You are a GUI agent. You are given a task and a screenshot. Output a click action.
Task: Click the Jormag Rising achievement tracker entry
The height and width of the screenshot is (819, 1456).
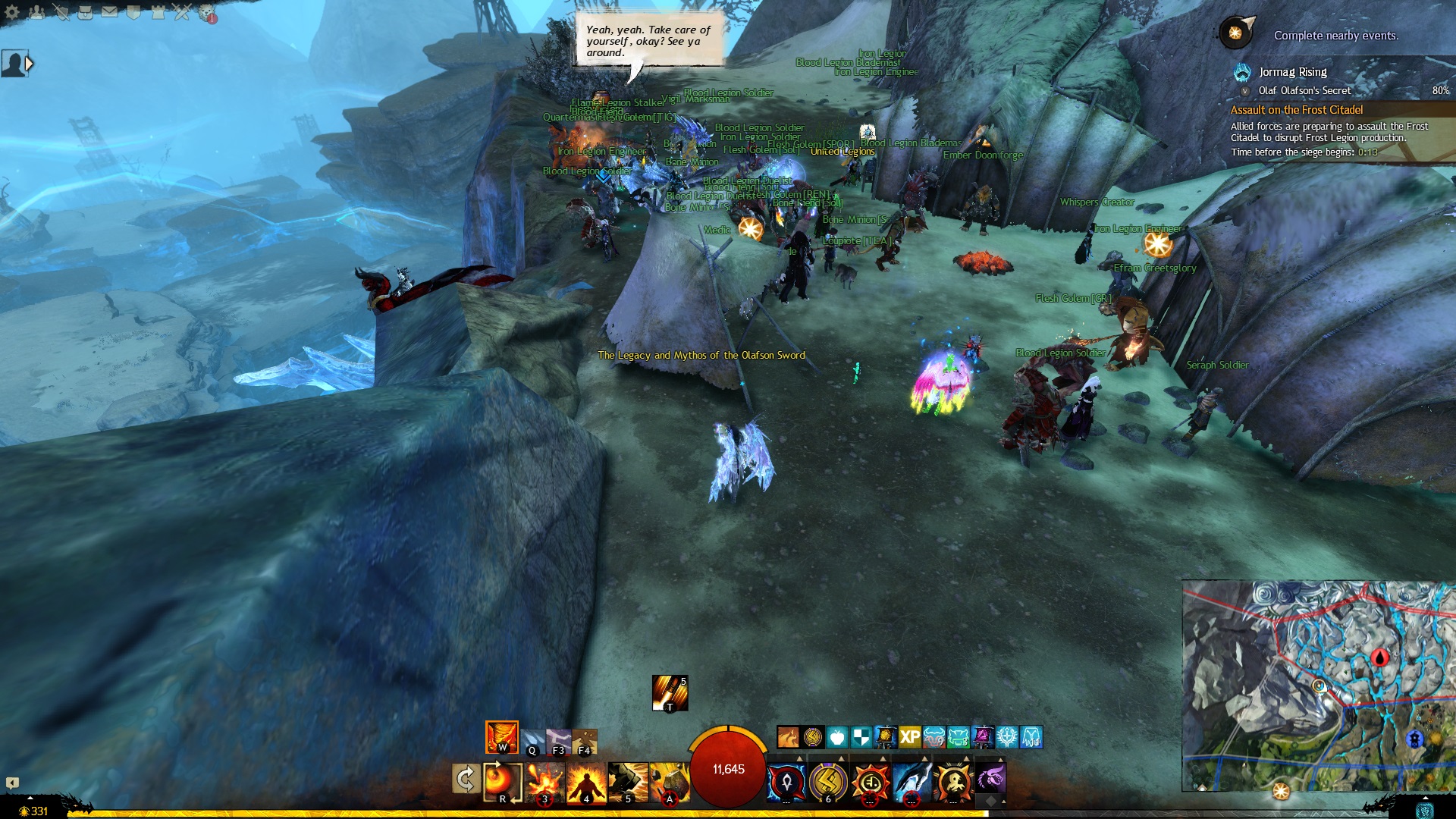point(1292,72)
